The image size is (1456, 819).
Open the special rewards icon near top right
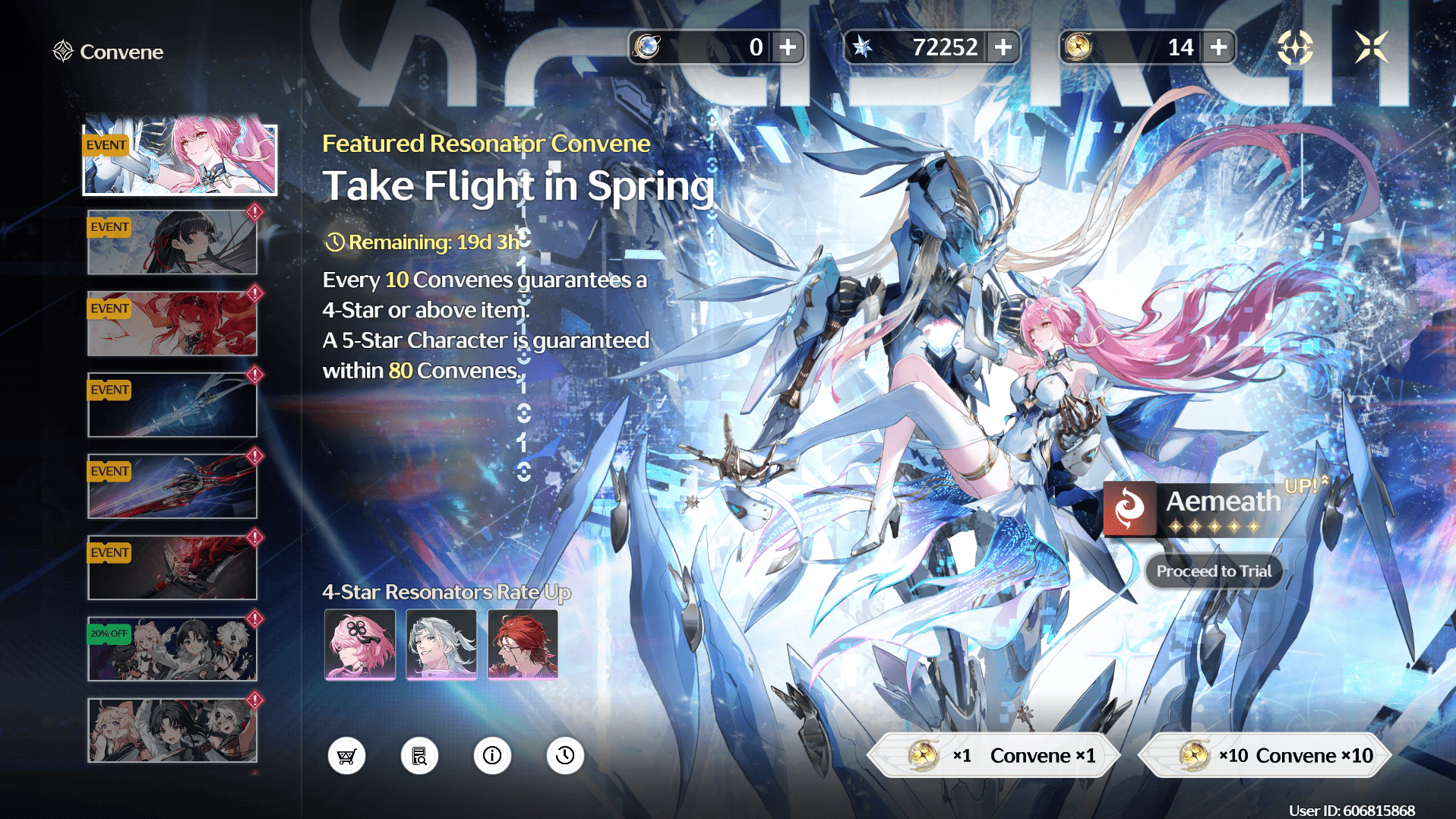tap(1297, 47)
